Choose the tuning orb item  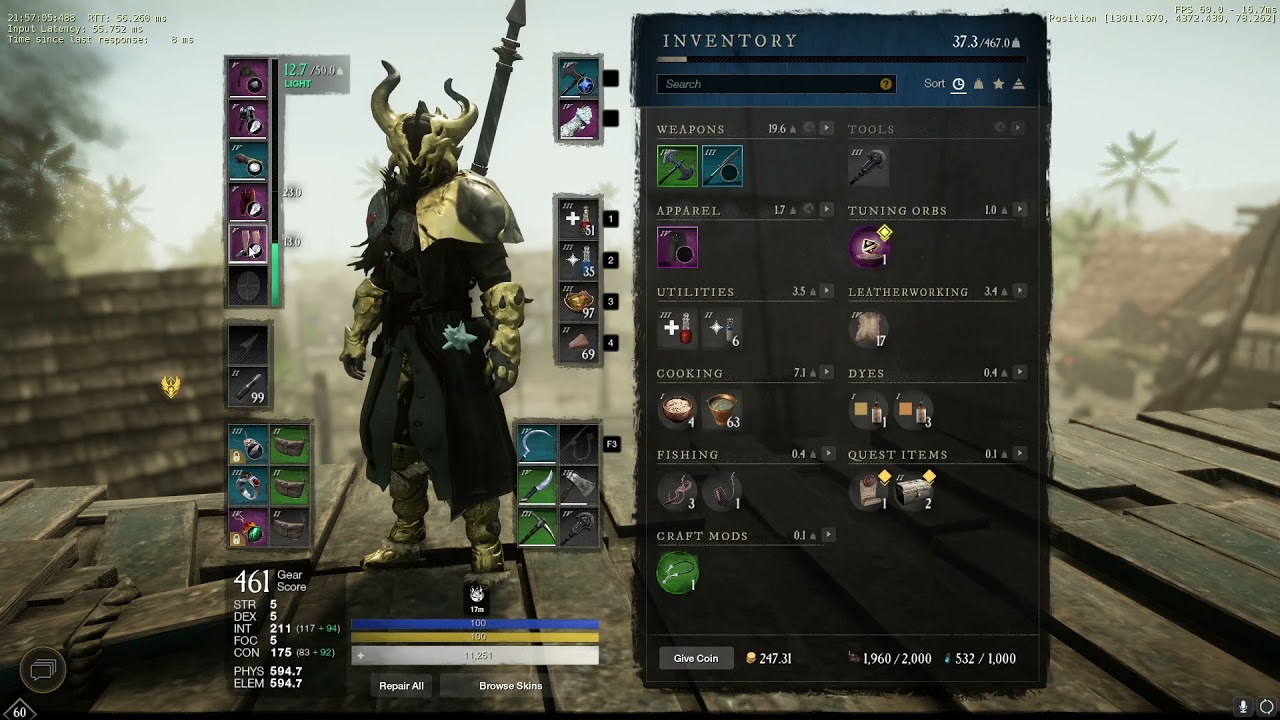[x=869, y=247]
